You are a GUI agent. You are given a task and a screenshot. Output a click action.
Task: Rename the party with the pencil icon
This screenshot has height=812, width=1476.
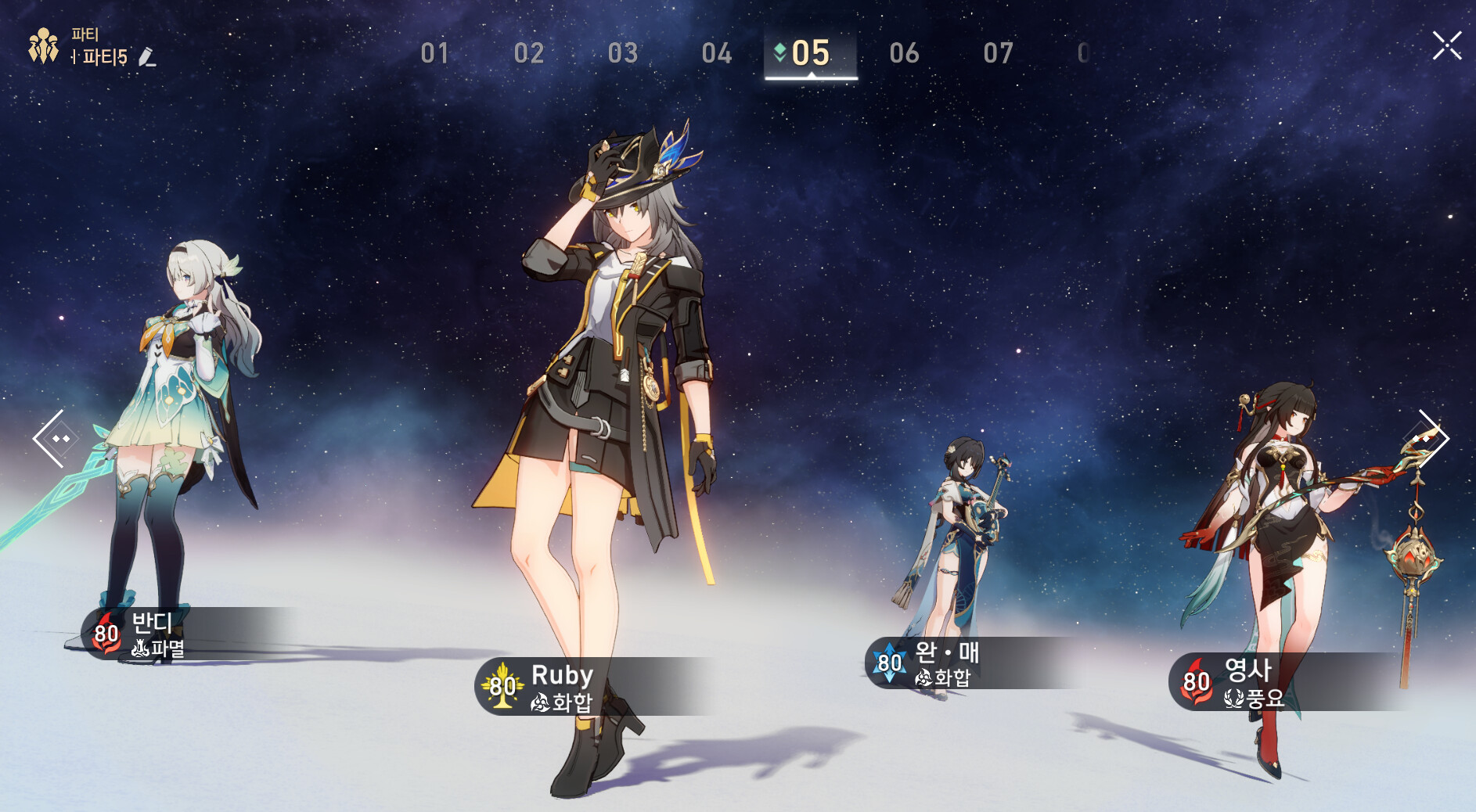click(146, 57)
